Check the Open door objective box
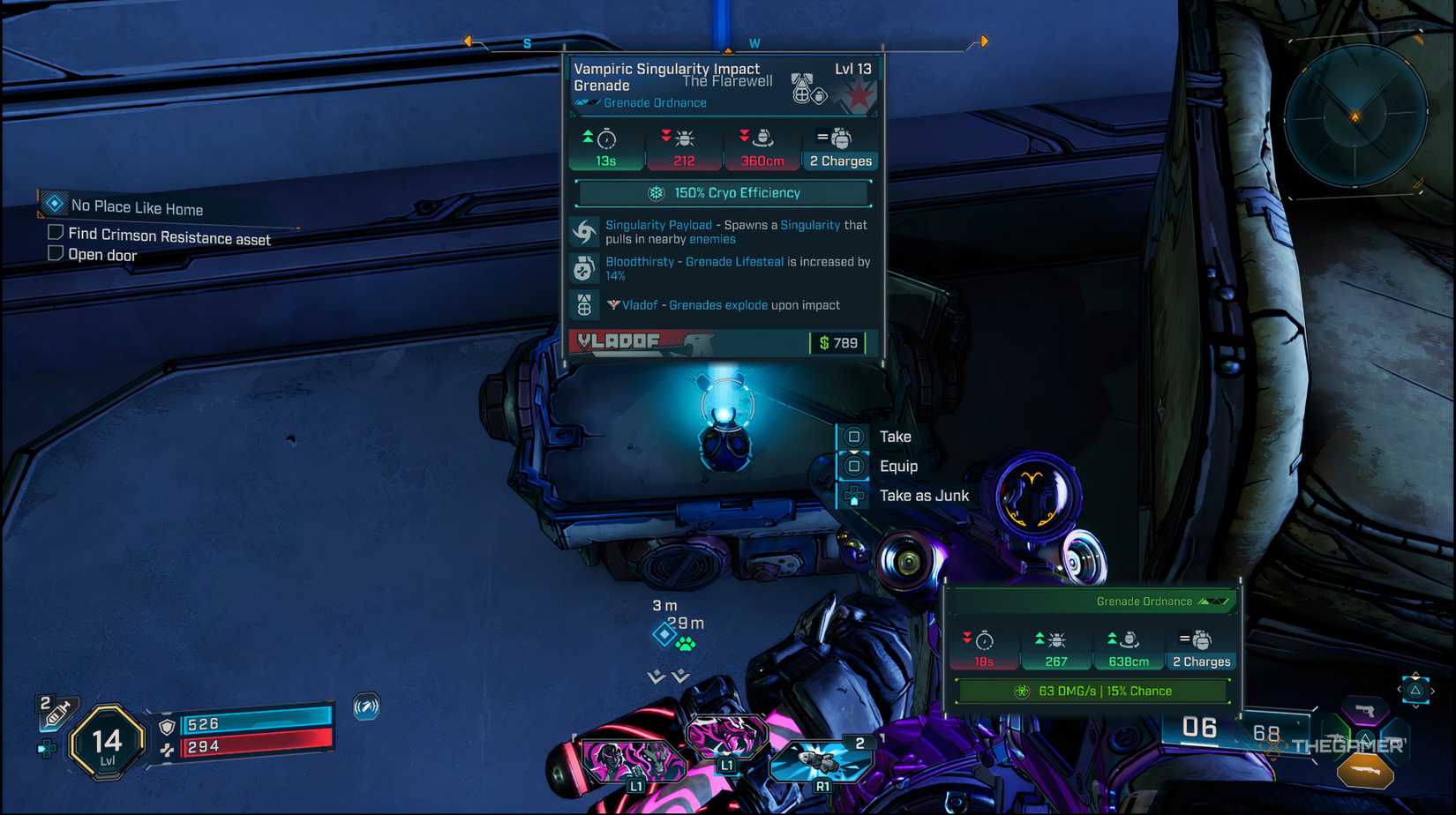Viewport: 1456px width, 815px height. point(55,253)
